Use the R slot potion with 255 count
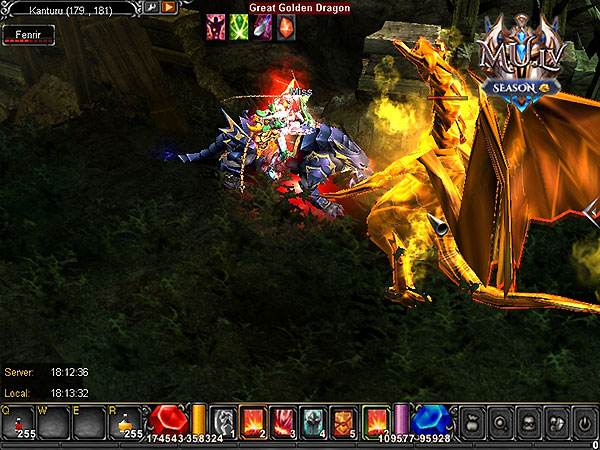 coord(127,423)
